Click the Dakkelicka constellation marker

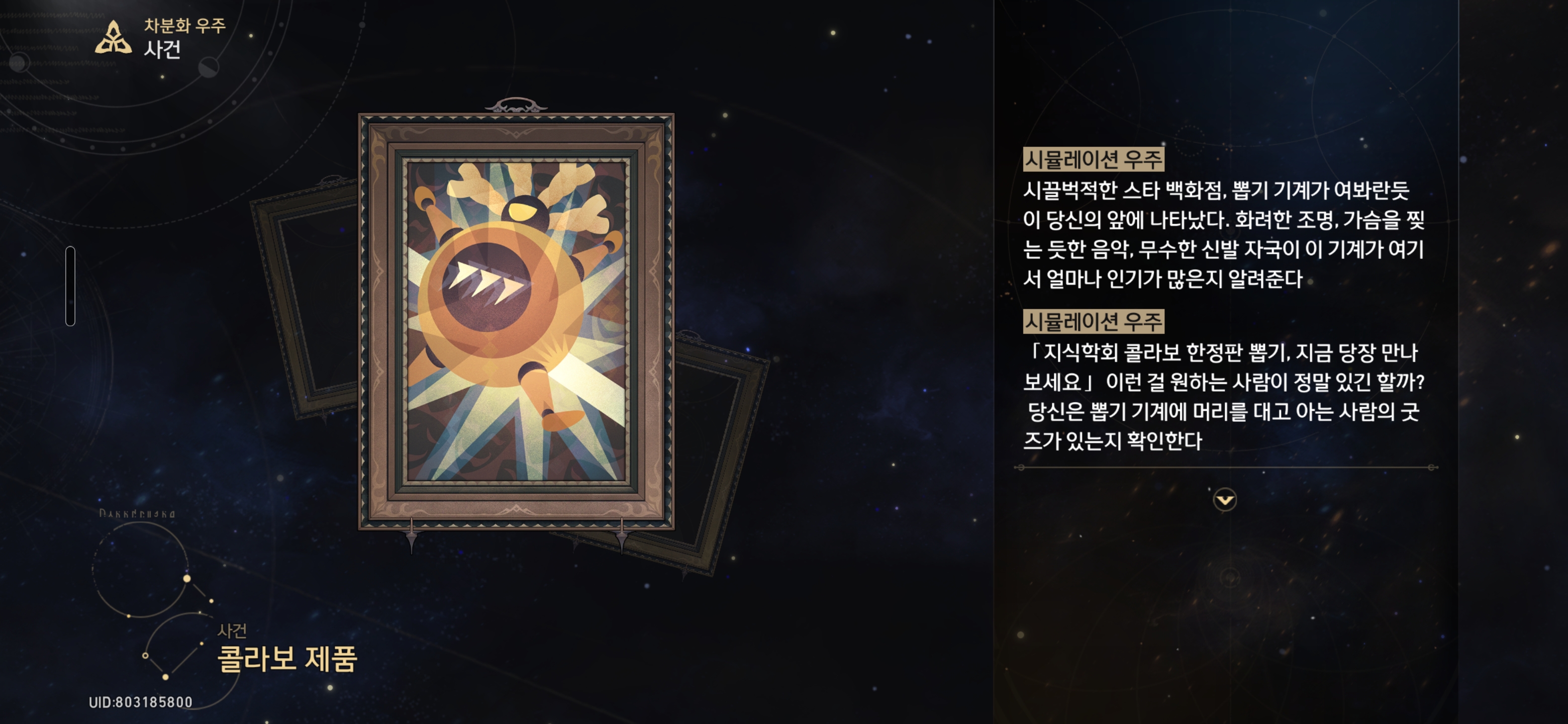(x=139, y=514)
